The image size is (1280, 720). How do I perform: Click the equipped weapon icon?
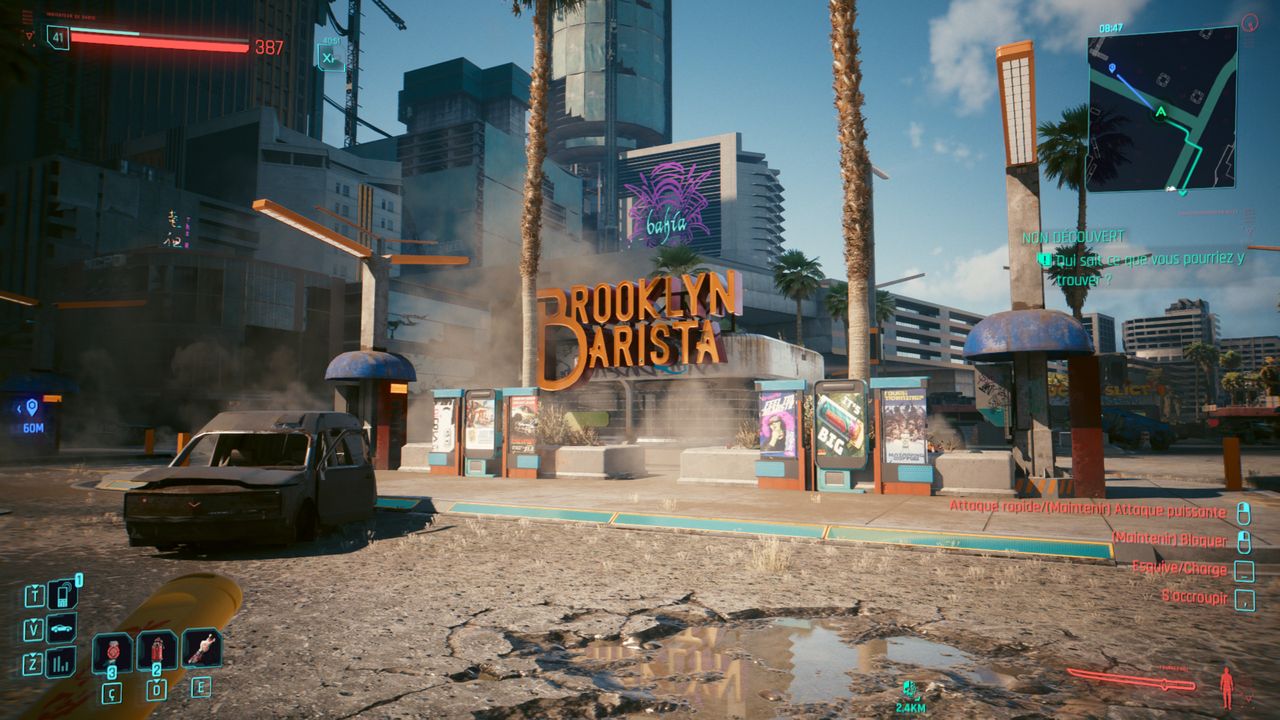pyautogui.click(x=1131, y=681)
